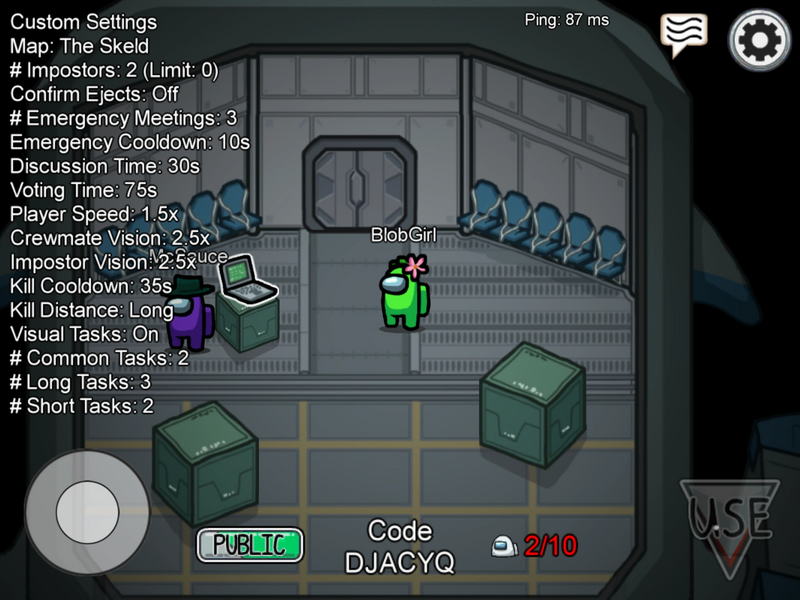800x600 pixels.
Task: Open the chat speech bubble
Action: coord(684,35)
